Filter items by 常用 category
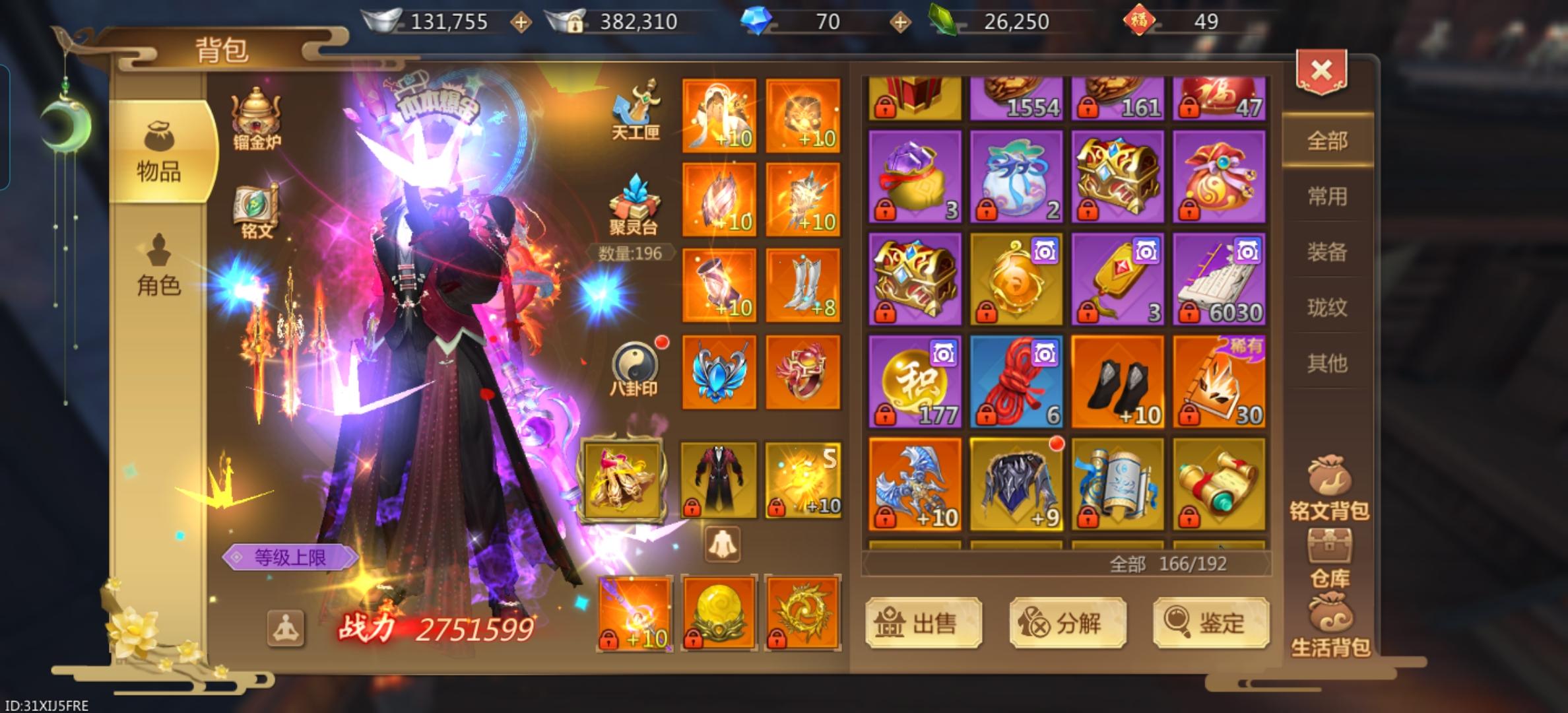This screenshot has width=1568, height=713. point(1327,196)
